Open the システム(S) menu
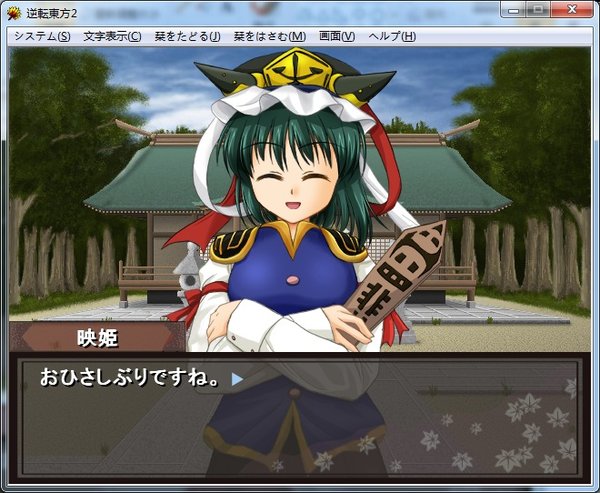Viewport: 600px width, 493px height. pyautogui.click(x=42, y=36)
